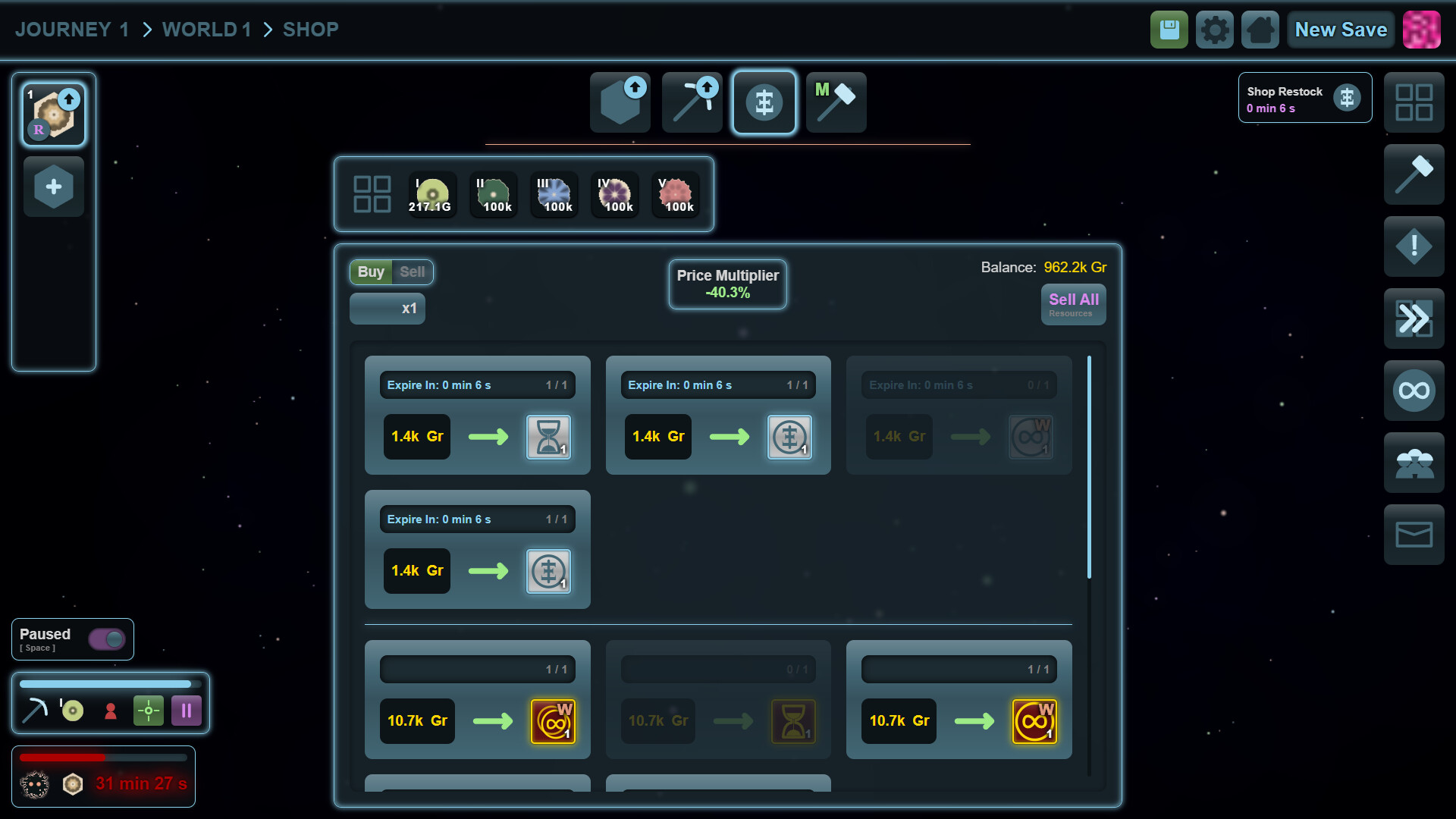Navigate to WORLD 1 via breadcrumb

pyautogui.click(x=206, y=29)
